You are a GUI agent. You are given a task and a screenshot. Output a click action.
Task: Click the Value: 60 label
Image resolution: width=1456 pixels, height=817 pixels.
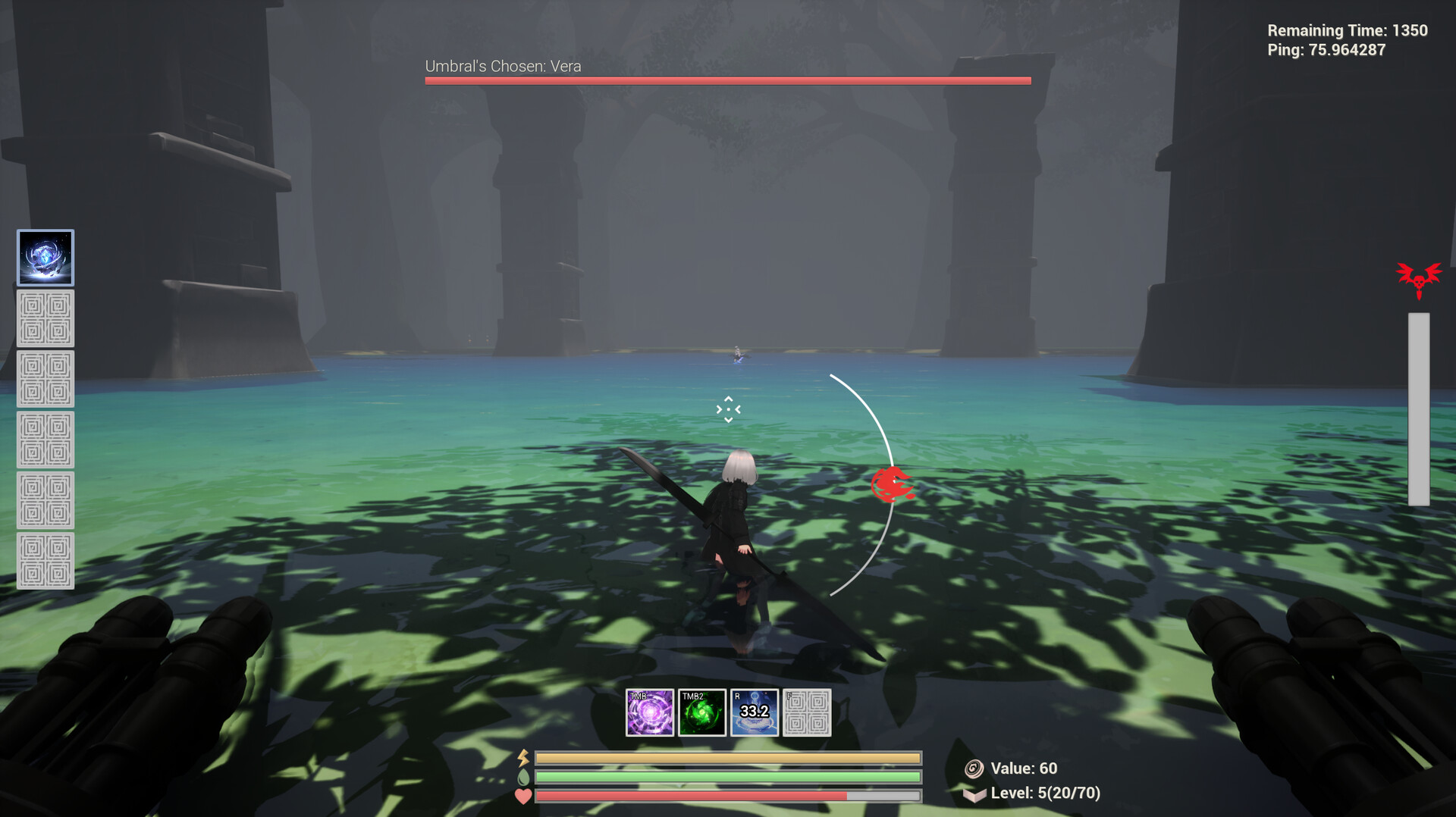[1024, 768]
